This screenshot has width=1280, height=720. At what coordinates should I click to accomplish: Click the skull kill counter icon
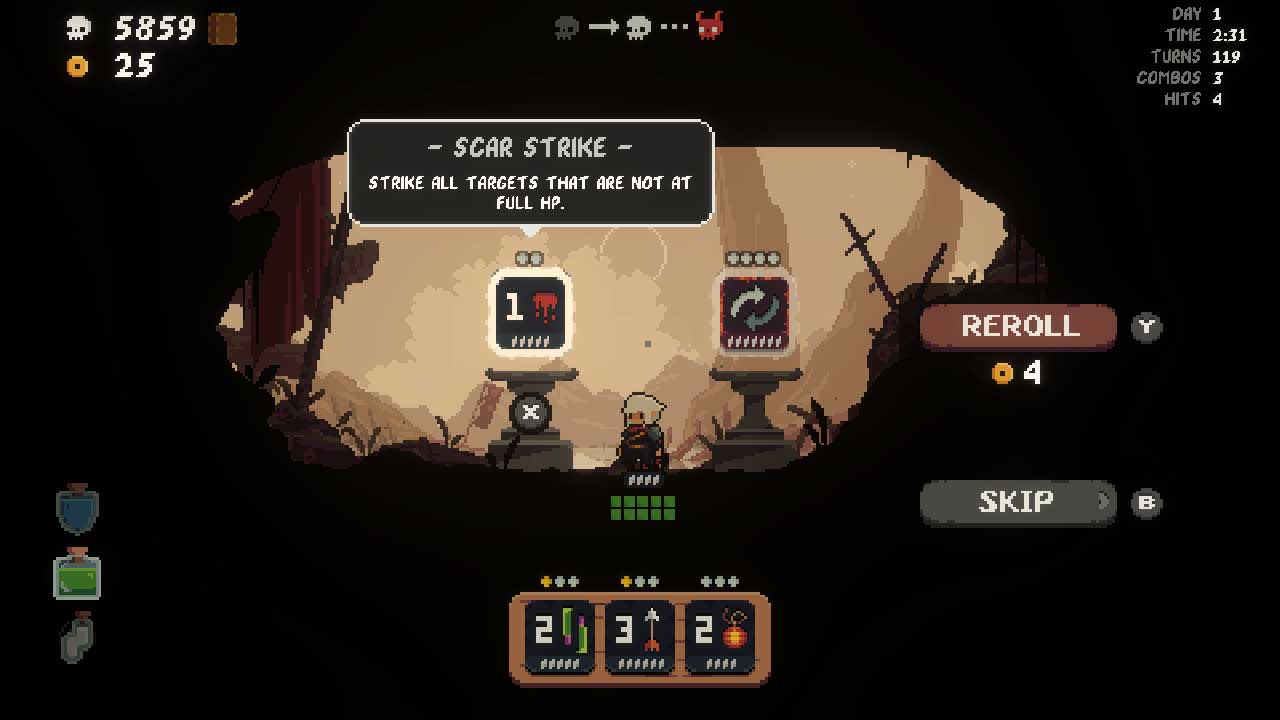[x=77, y=28]
